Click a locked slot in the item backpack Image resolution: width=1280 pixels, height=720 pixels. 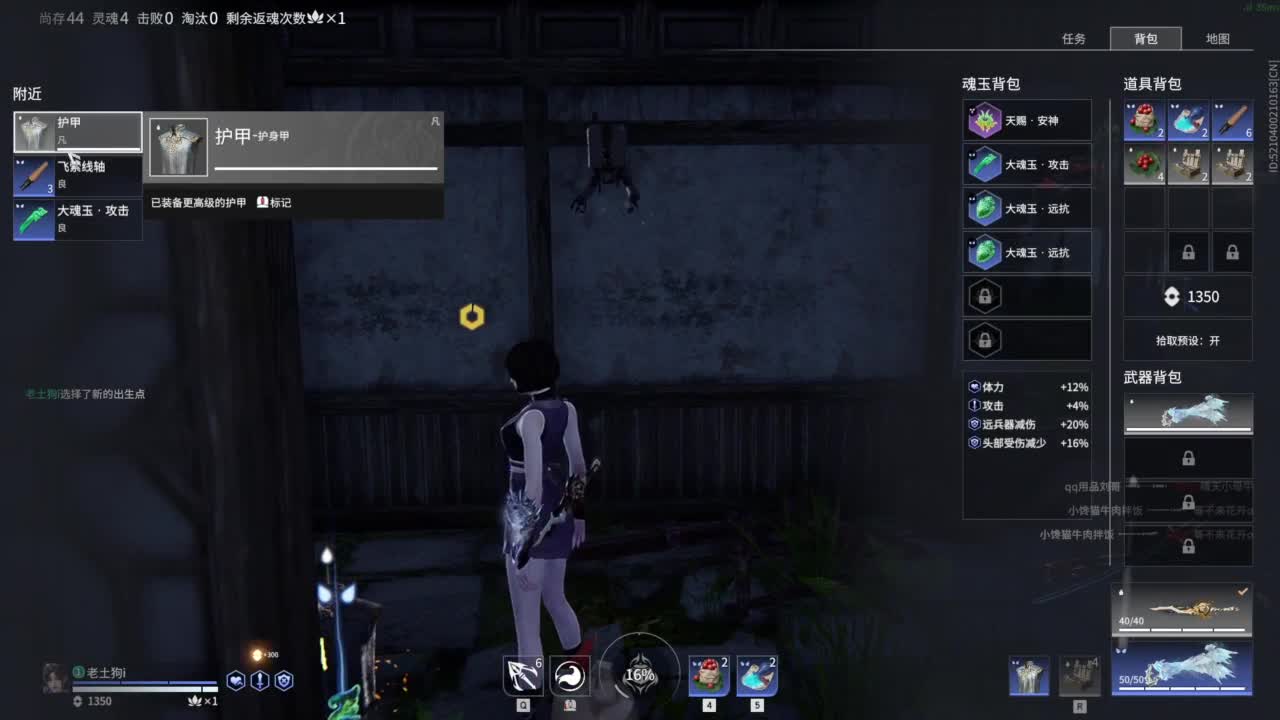(x=1188, y=251)
